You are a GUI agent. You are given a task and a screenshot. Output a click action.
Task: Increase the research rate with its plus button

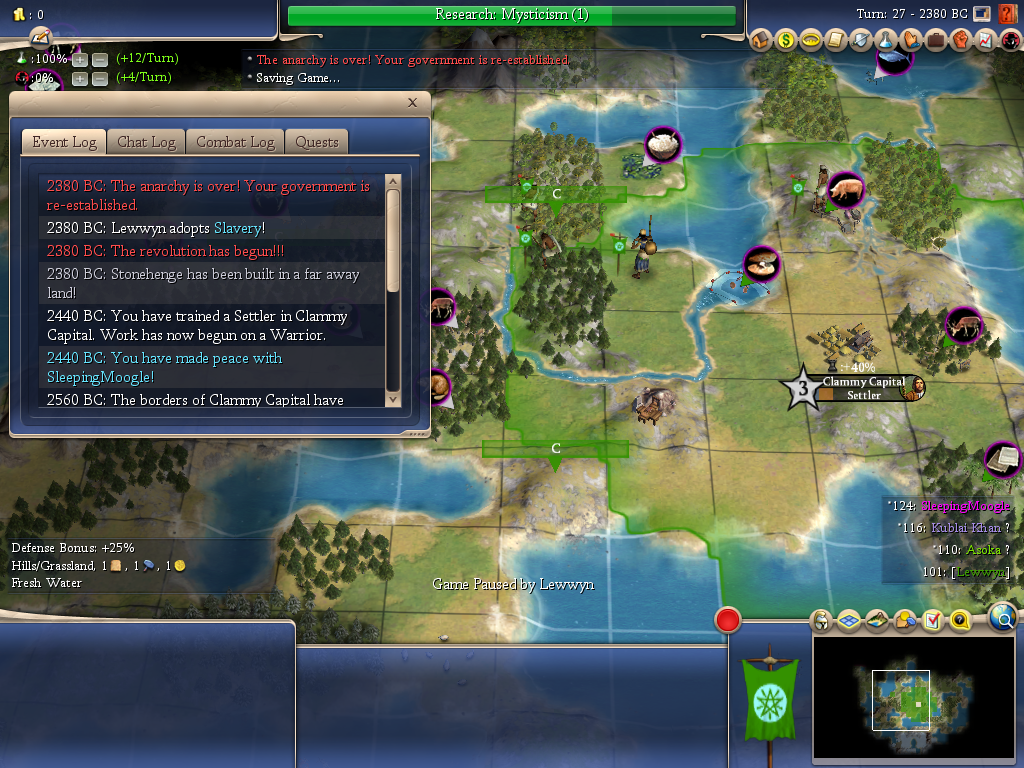click(80, 59)
